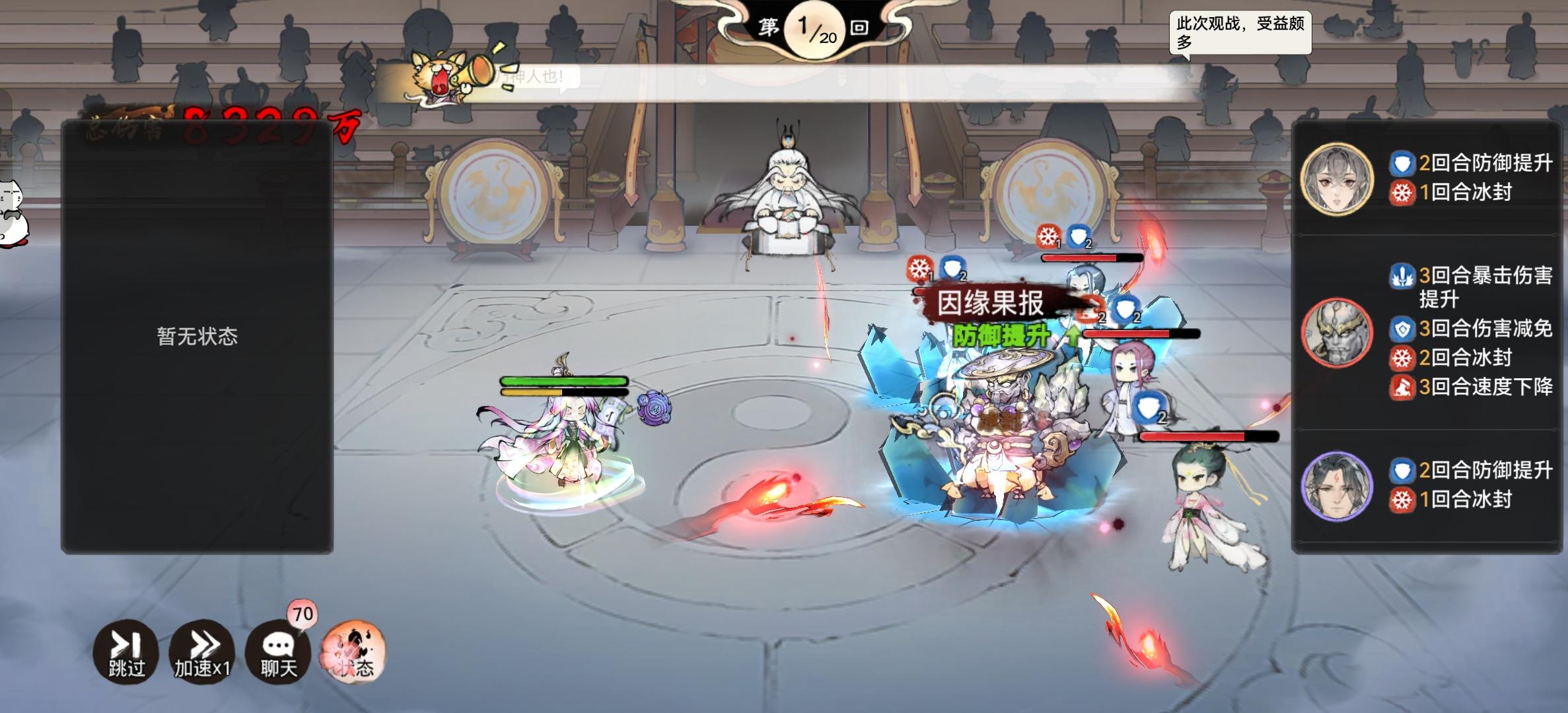Image resolution: width=1568 pixels, height=713 pixels.
Task: Click the megaphone cat announcer icon
Action: point(439,73)
